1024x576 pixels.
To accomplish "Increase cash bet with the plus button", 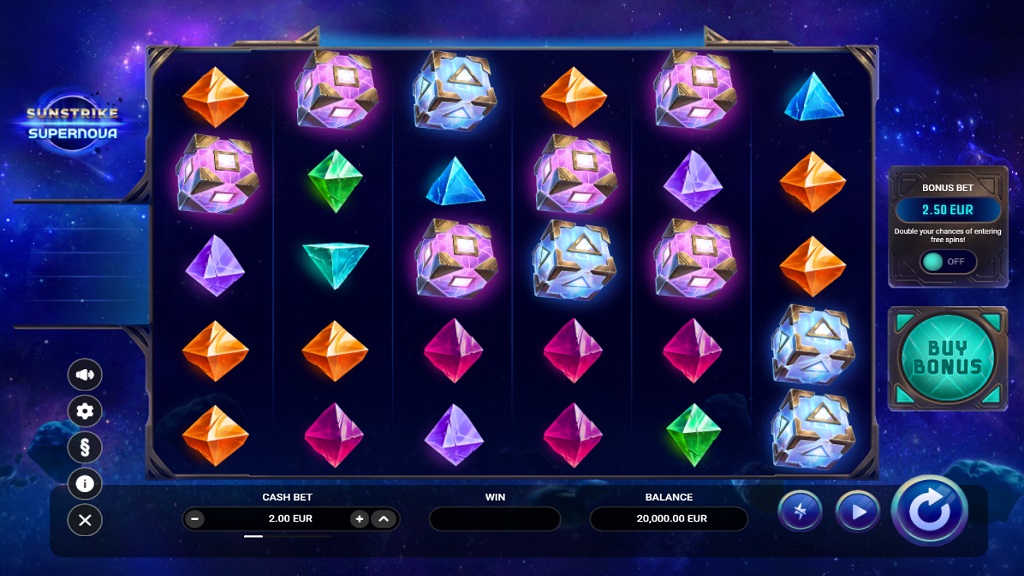I will click(x=359, y=519).
